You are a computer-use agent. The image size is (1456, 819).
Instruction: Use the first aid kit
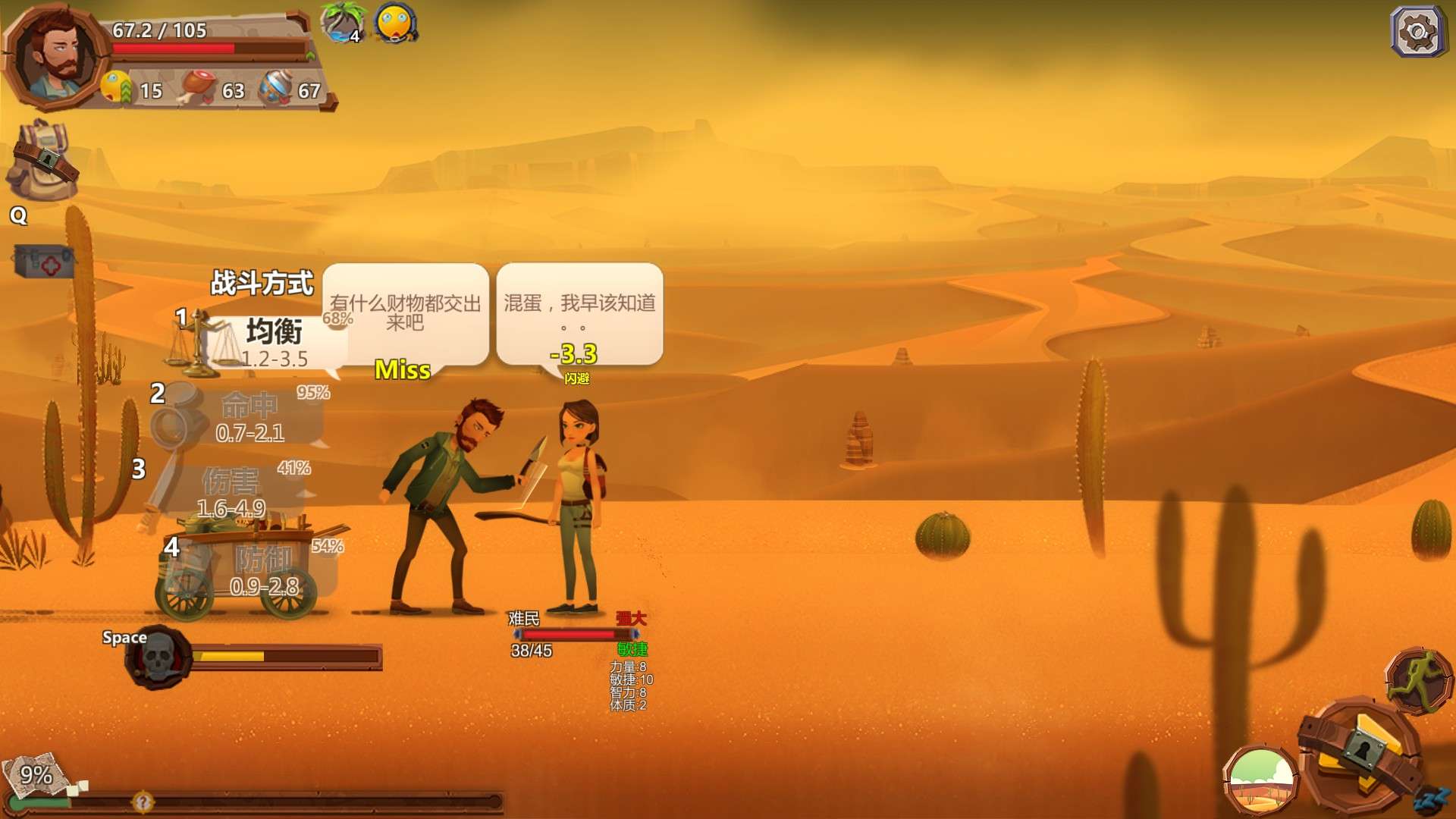(44, 262)
